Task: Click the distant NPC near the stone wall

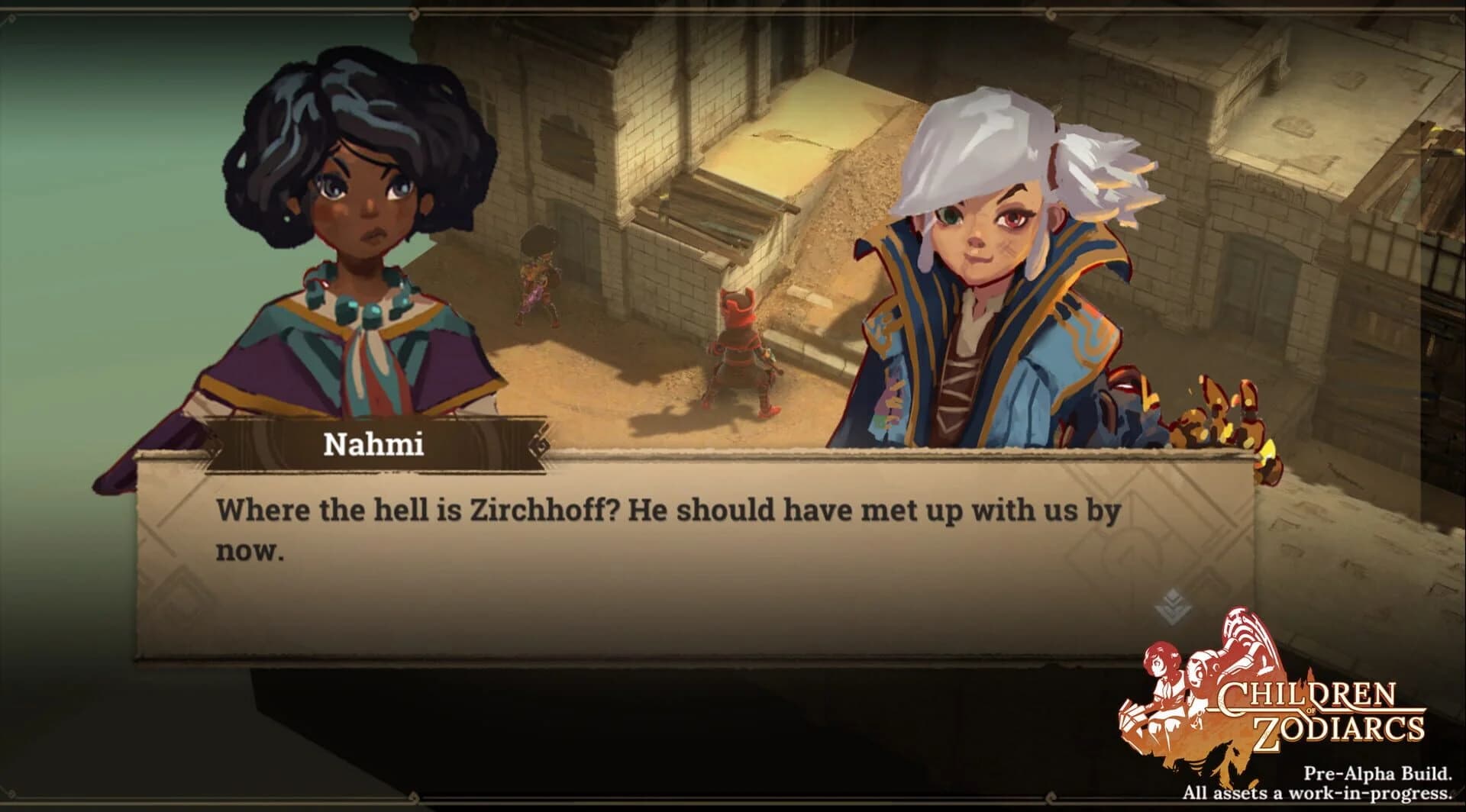Action: tap(538, 275)
